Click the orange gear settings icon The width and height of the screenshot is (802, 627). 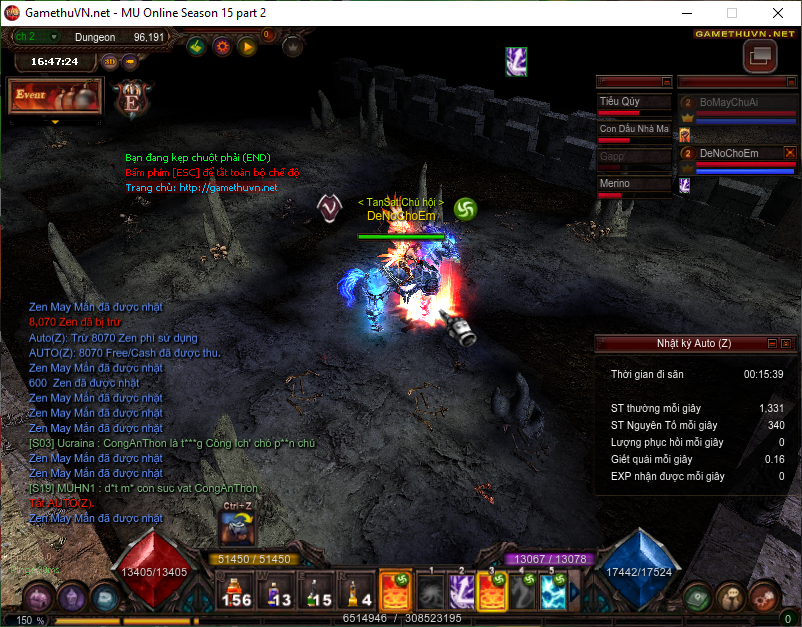(222, 46)
